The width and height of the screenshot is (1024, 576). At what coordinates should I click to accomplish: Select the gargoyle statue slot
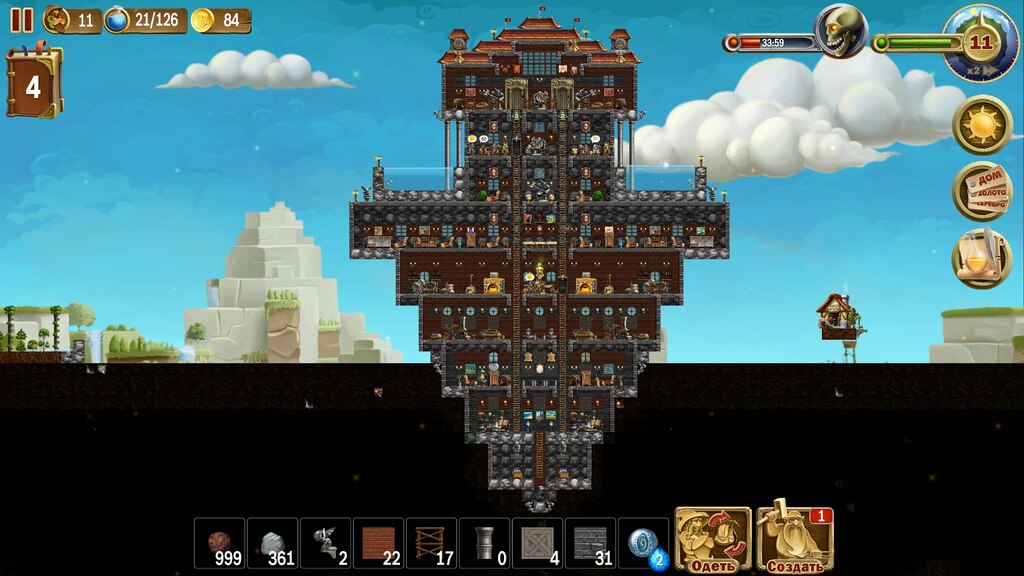325,543
